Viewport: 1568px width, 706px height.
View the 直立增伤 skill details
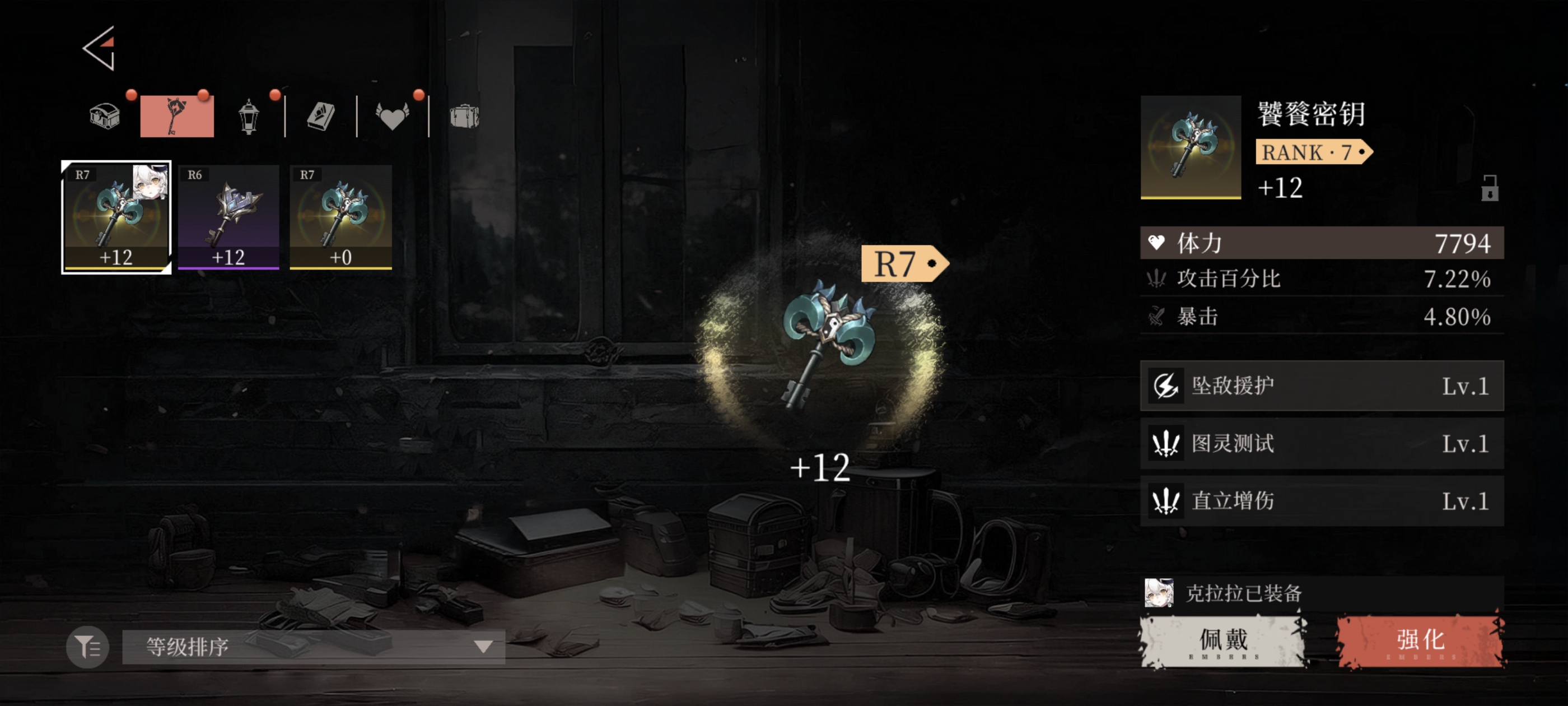(x=1322, y=501)
